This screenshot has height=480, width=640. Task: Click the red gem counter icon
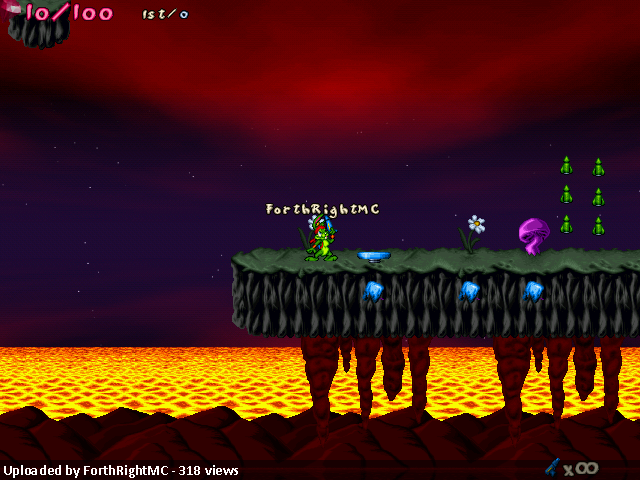[x=12, y=10]
